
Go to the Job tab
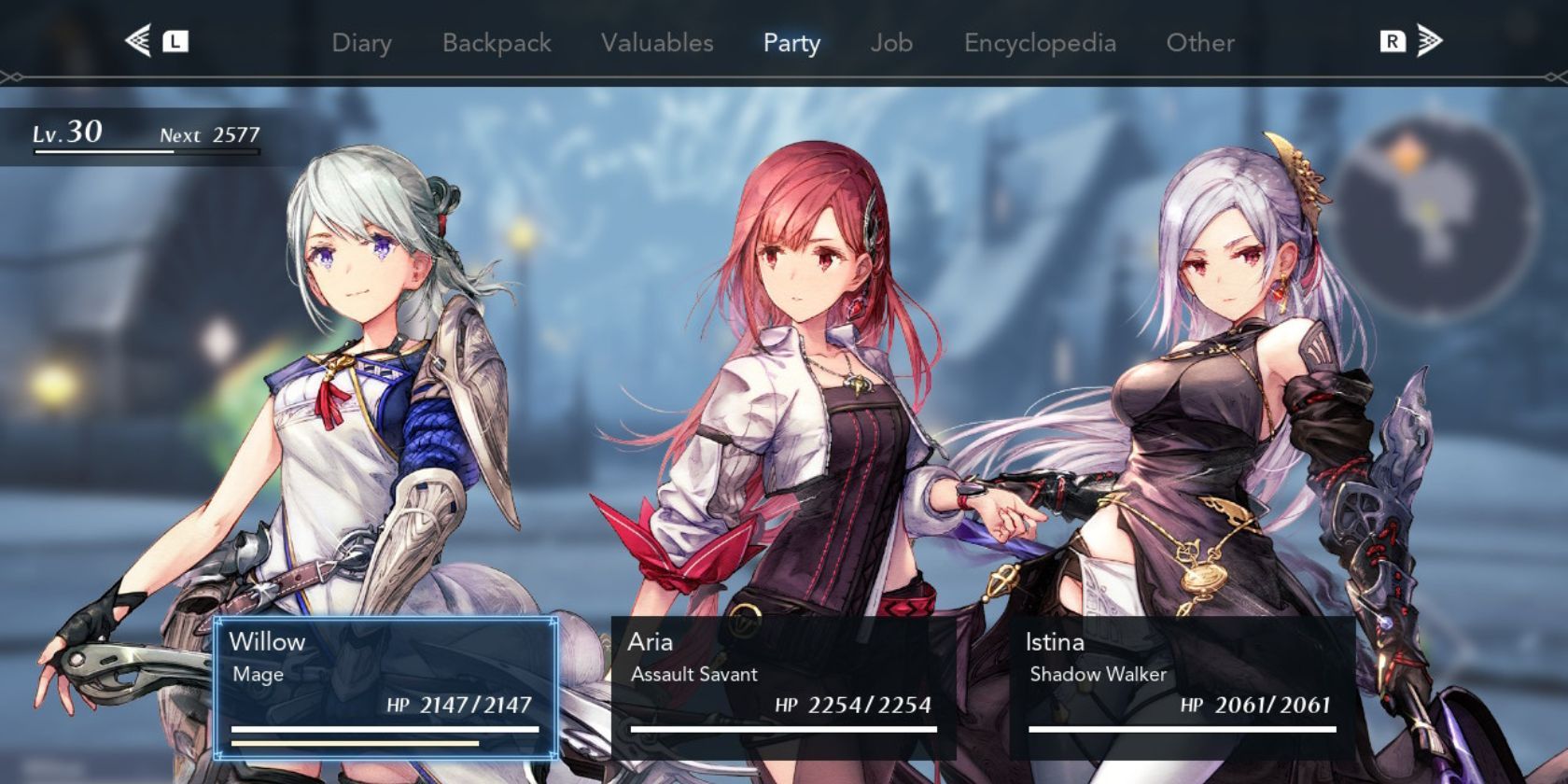891,43
